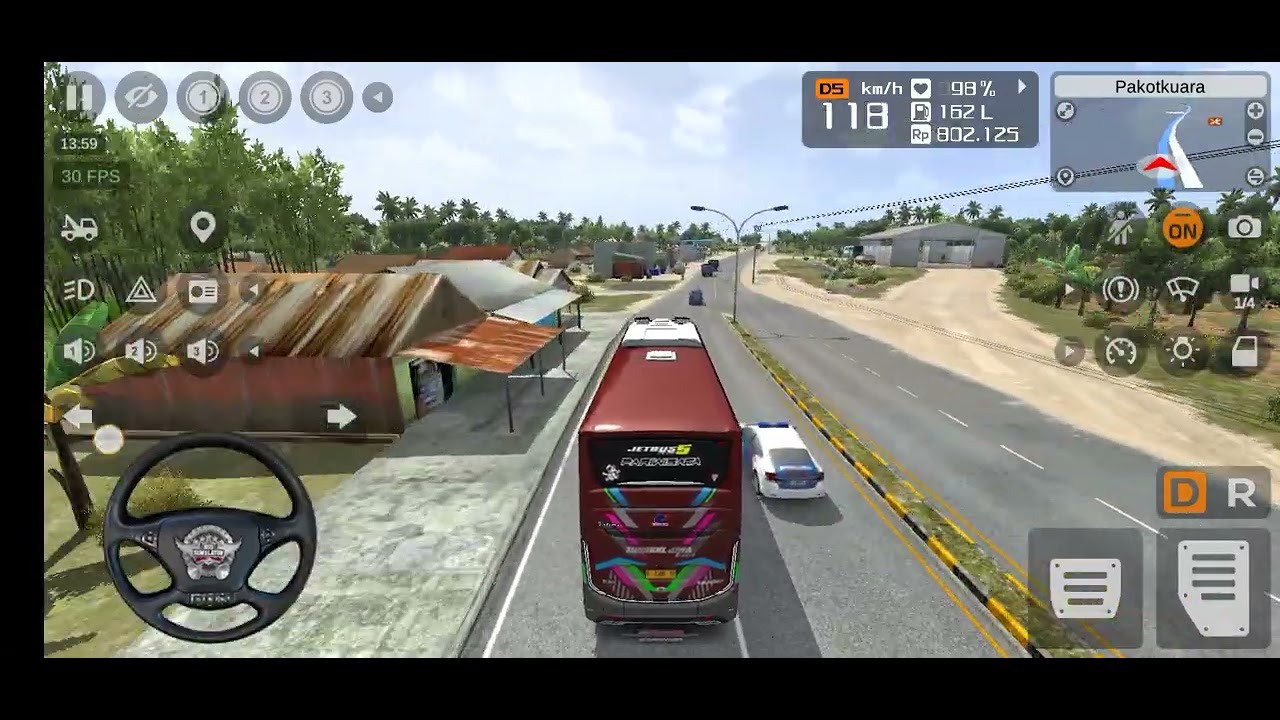Steer right with the right arrow
1280x720 pixels.
click(341, 416)
